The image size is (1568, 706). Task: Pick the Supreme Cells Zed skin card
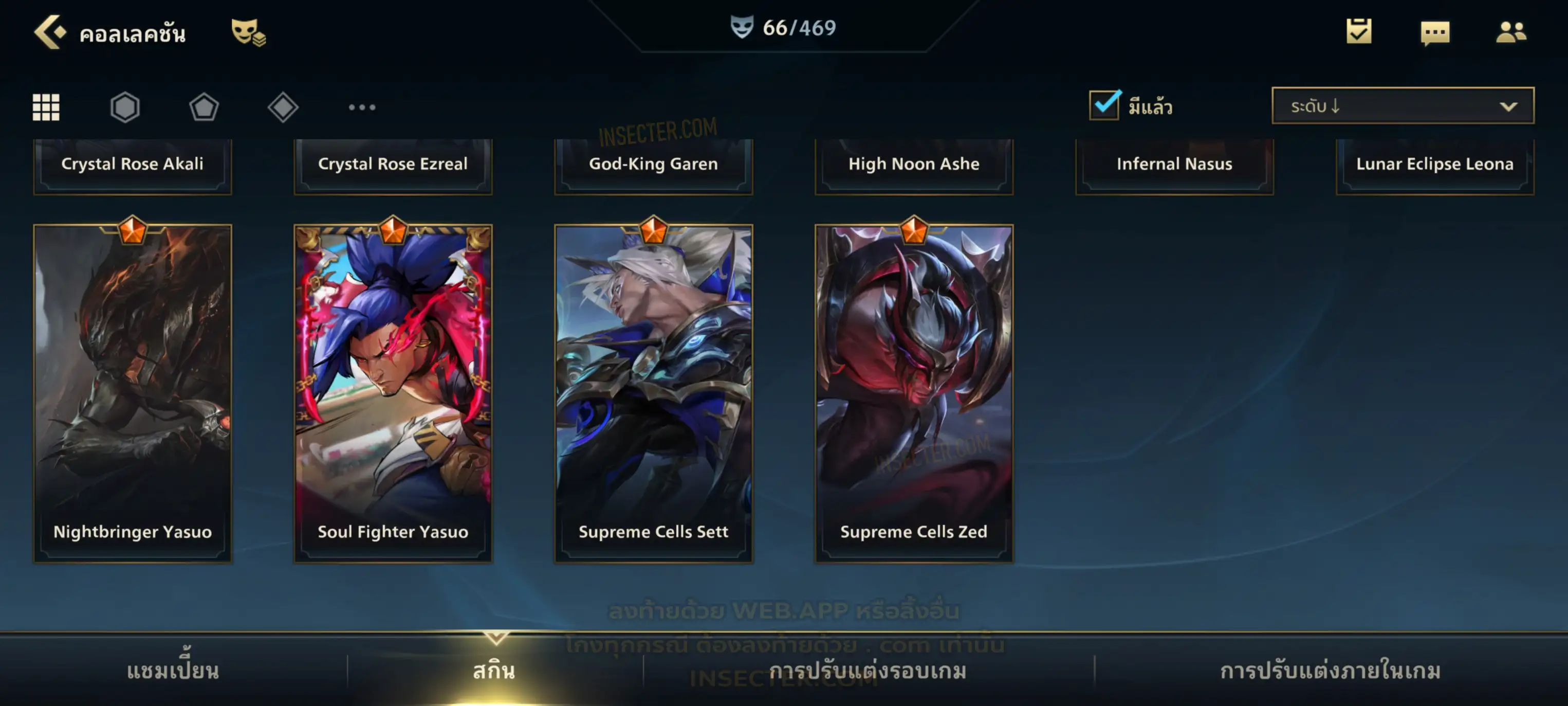(x=914, y=393)
